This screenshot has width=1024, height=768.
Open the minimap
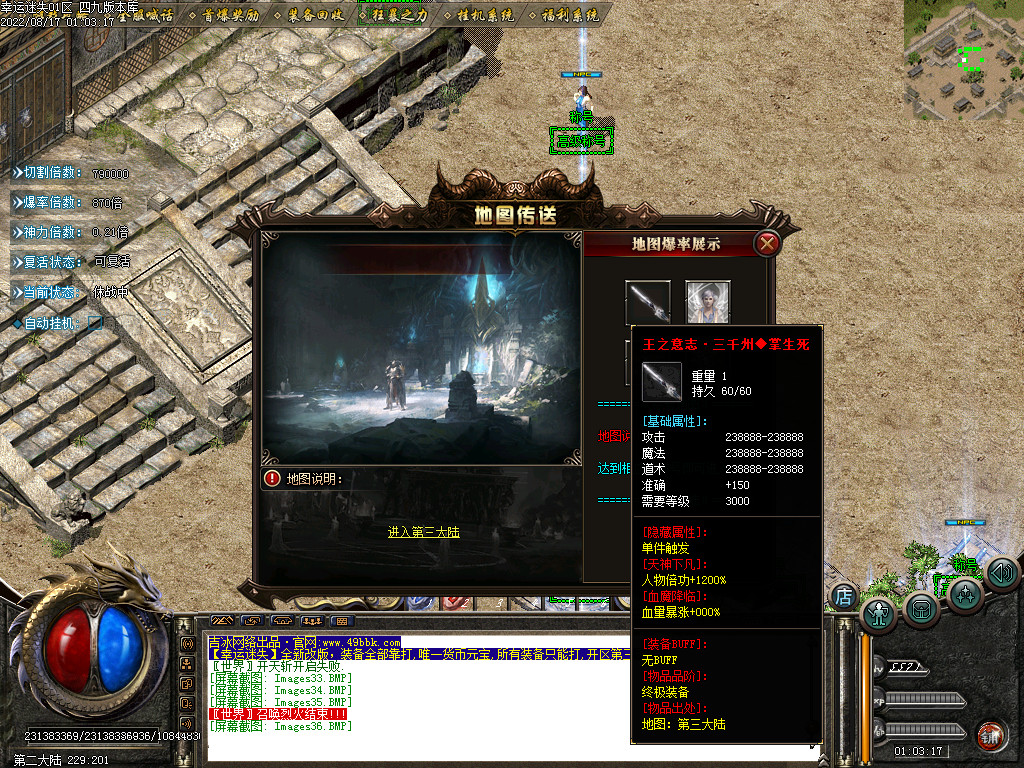point(963,59)
